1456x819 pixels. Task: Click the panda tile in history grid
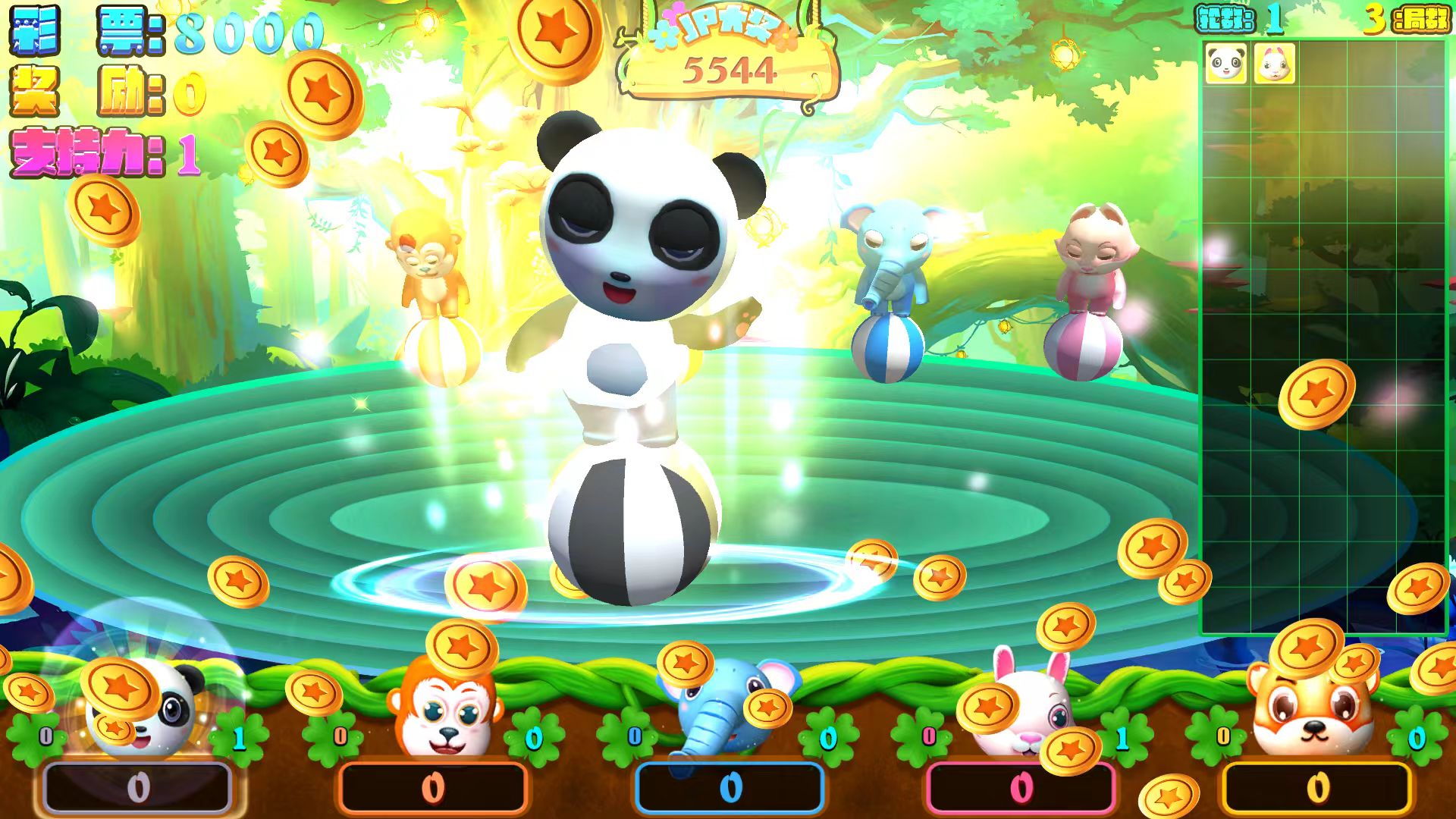tap(1225, 63)
